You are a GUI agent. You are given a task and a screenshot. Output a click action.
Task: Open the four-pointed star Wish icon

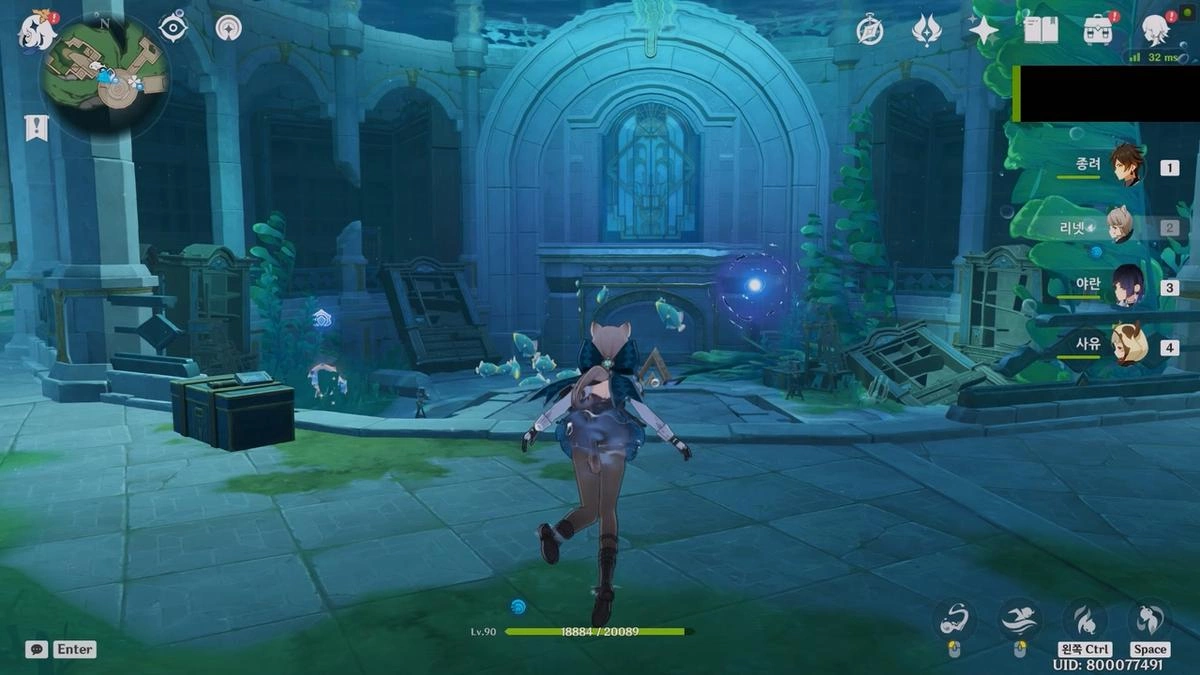tap(983, 31)
